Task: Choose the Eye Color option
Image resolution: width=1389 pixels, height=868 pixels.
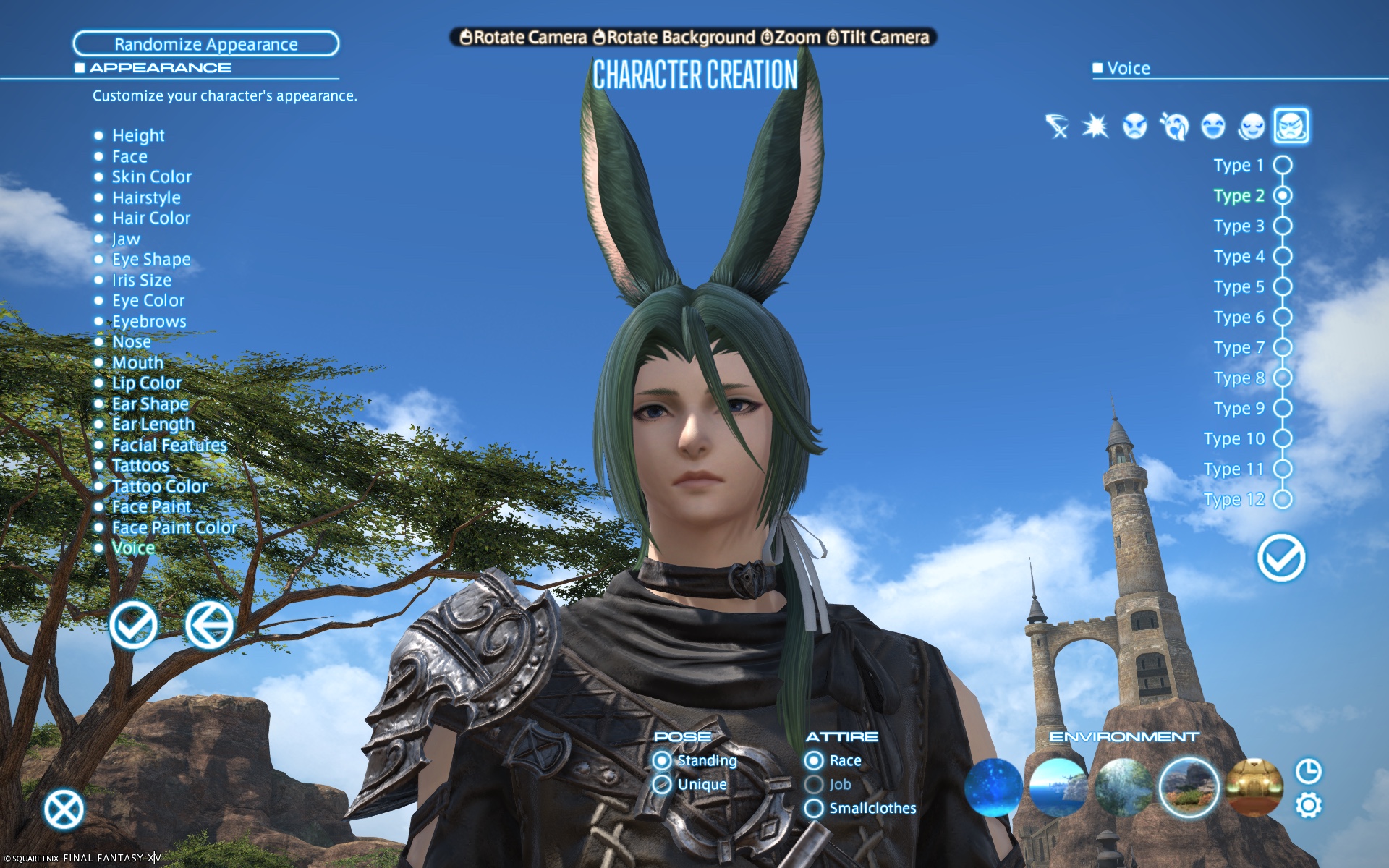Action: (148, 300)
